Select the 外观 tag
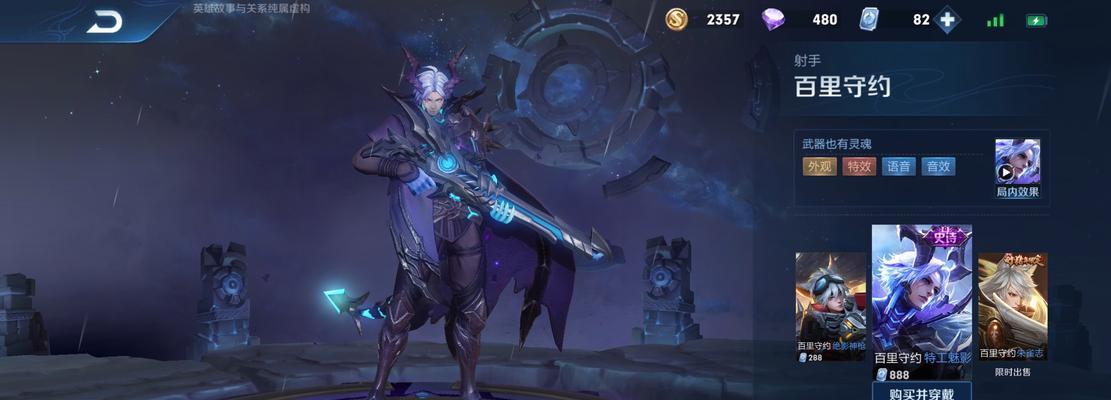Screen dimensions: 1111x400 point(820,167)
